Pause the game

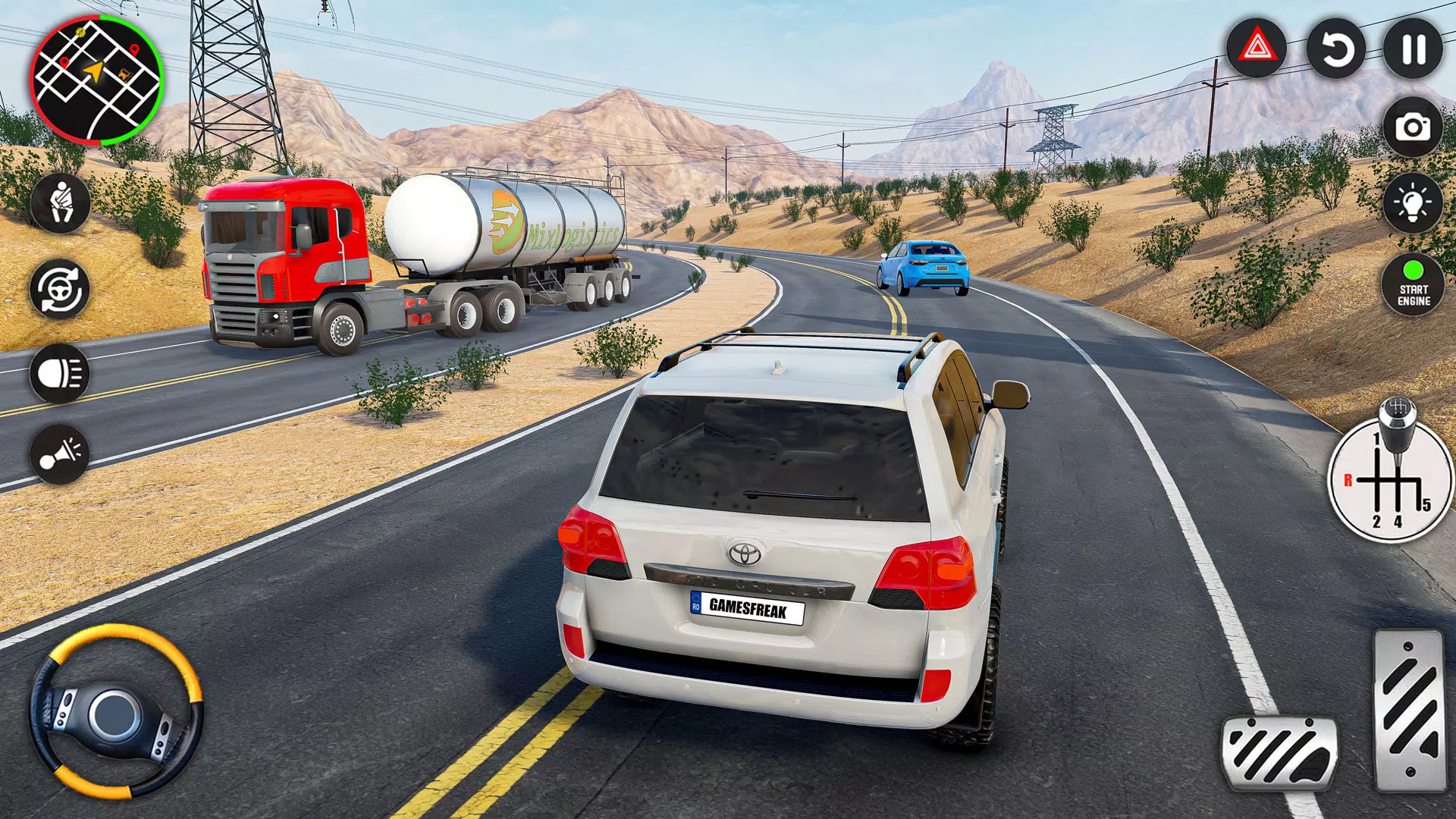pos(1414,49)
